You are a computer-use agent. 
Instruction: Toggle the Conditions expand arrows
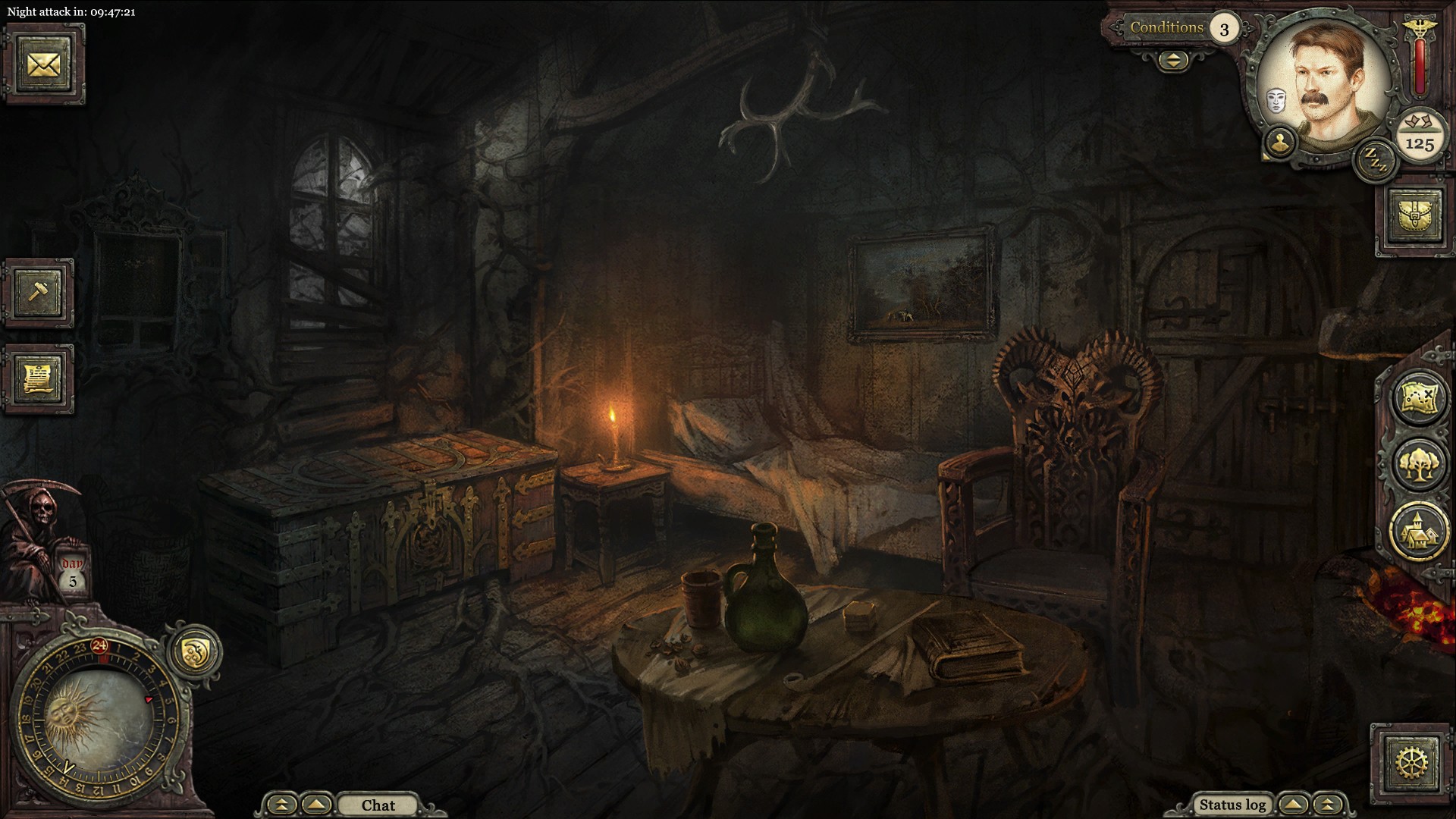point(1173,61)
